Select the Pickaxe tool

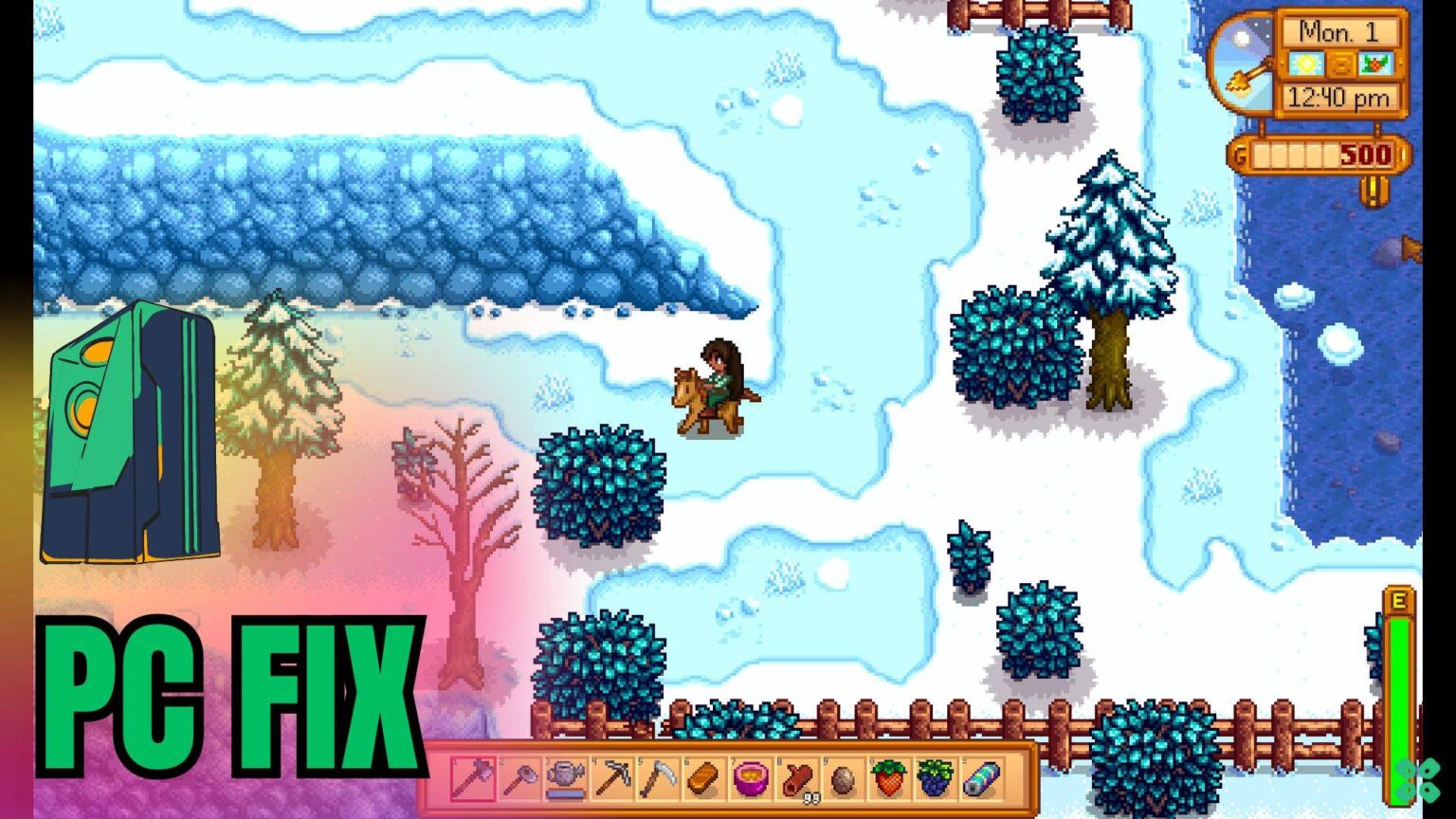point(614,777)
